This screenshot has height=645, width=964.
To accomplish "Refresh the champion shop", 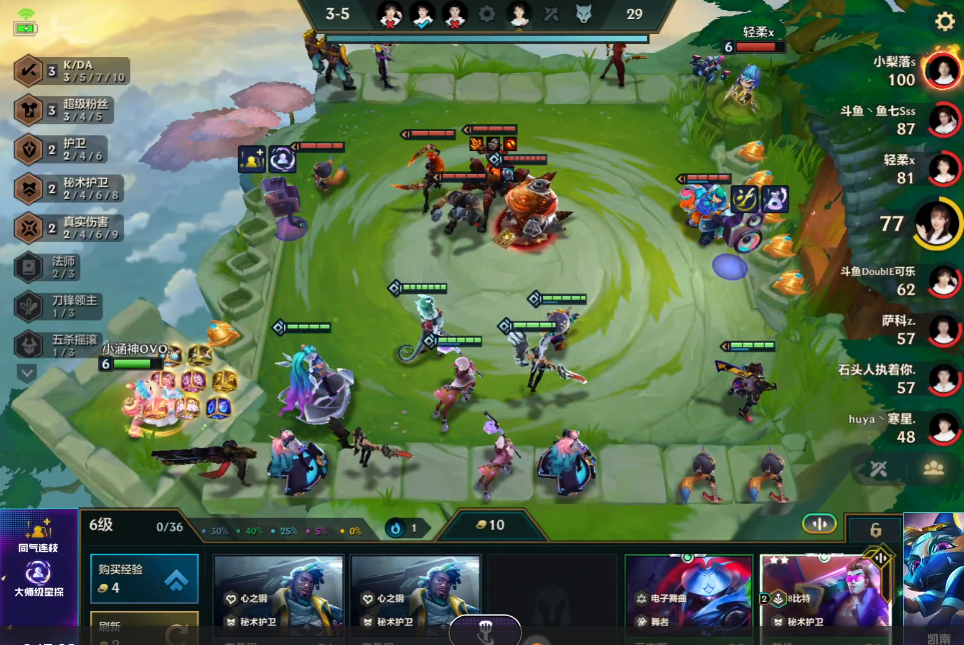I will (144, 631).
